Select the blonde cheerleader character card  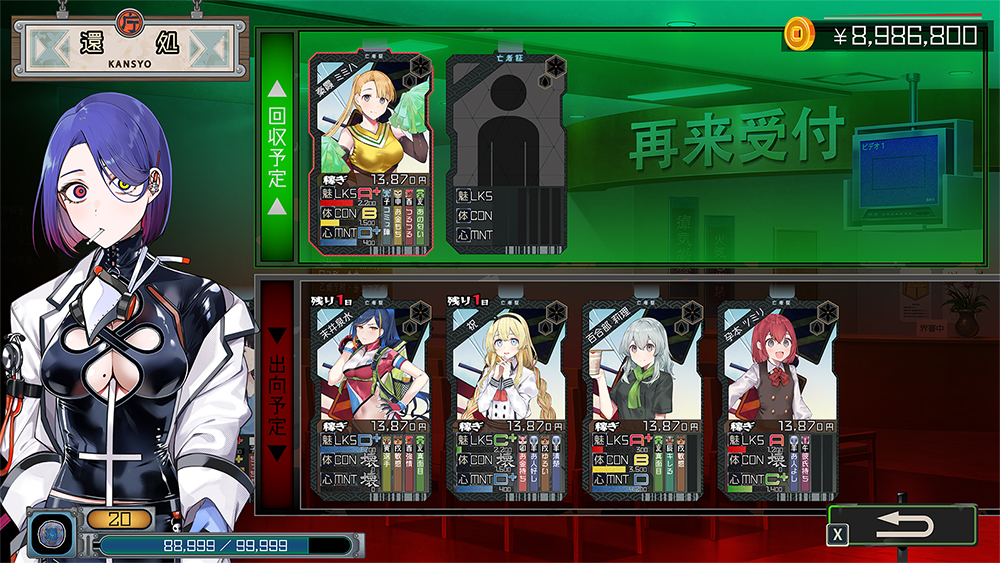[371, 150]
